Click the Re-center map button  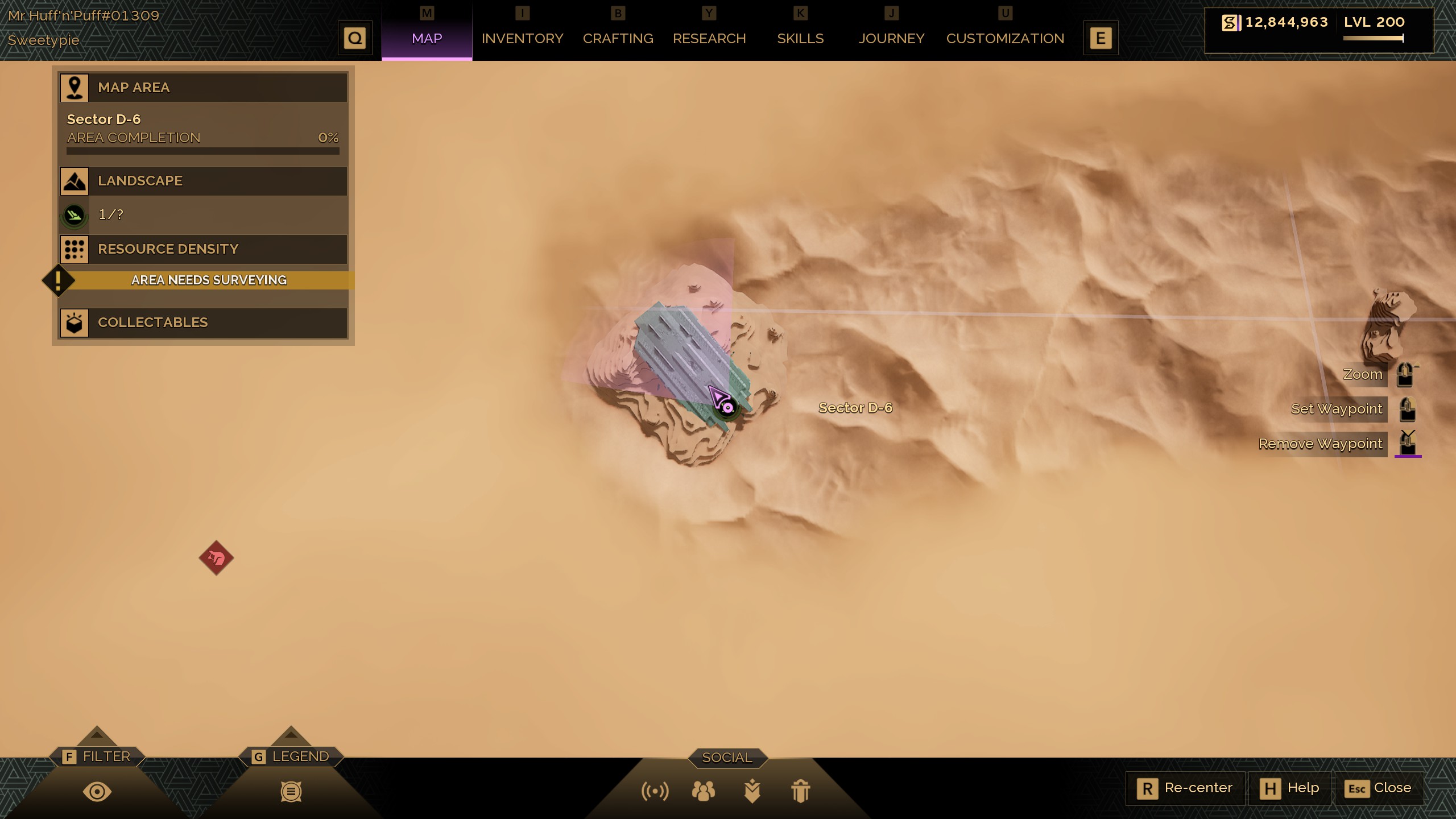1185,788
